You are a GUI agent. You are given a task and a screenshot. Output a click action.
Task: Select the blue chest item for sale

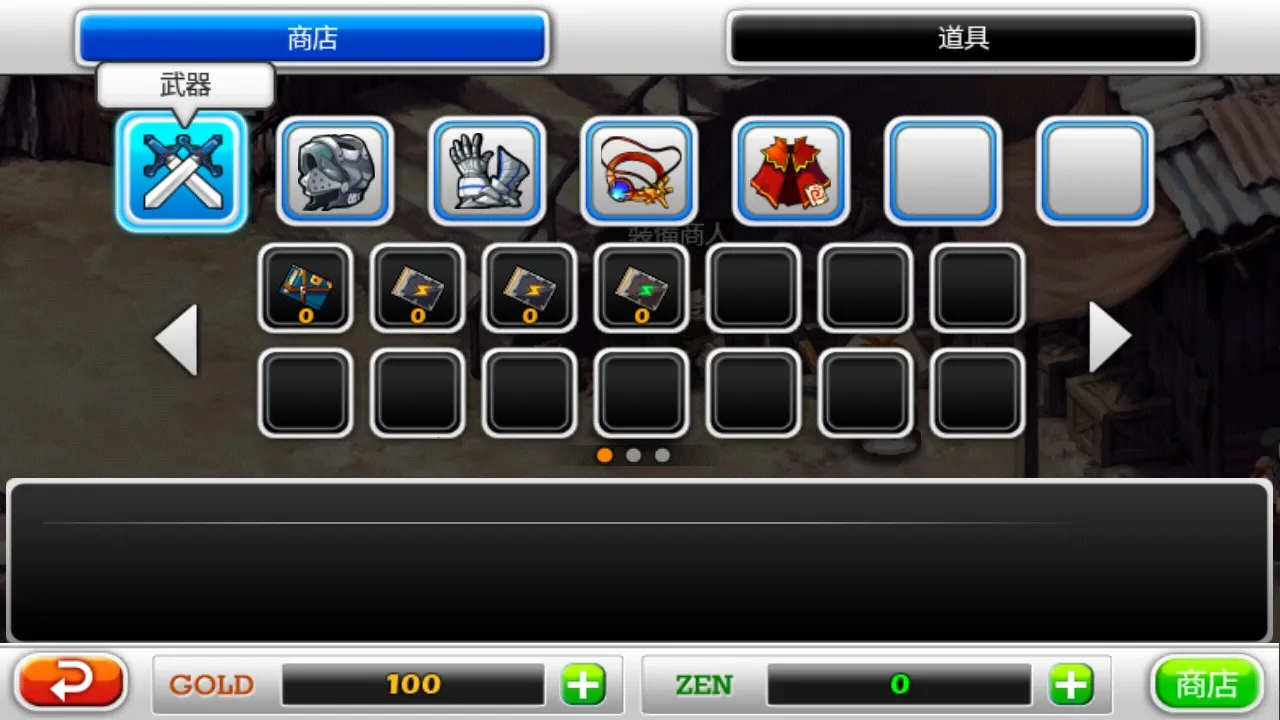click(305, 289)
